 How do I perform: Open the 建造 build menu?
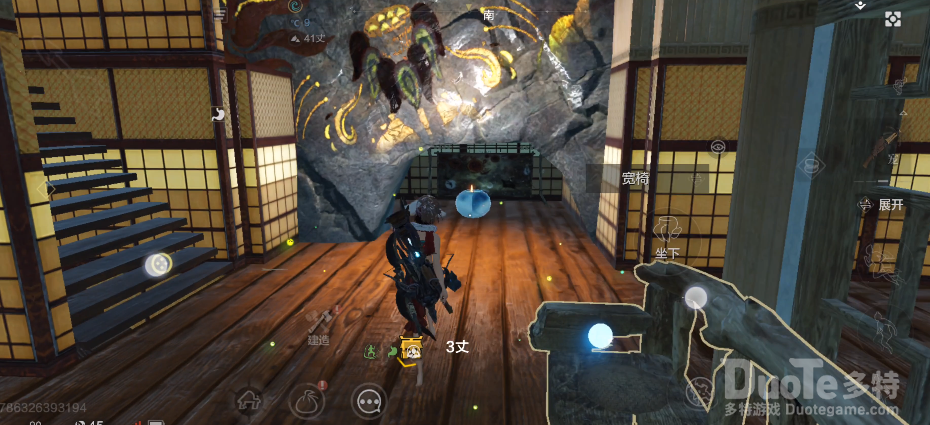[319, 324]
